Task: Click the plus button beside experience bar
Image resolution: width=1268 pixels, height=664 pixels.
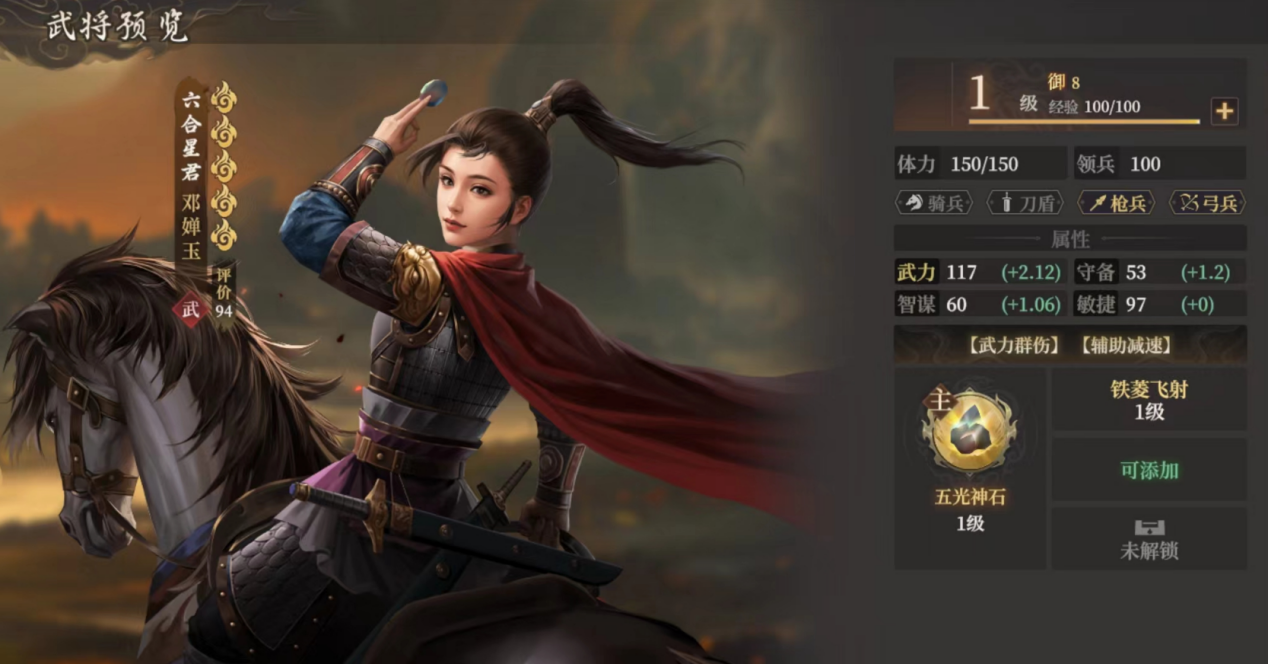Action: pos(1224,112)
